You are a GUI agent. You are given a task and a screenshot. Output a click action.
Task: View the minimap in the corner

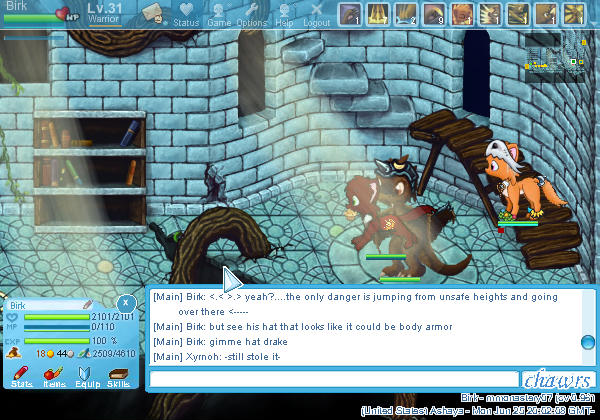pos(558,53)
